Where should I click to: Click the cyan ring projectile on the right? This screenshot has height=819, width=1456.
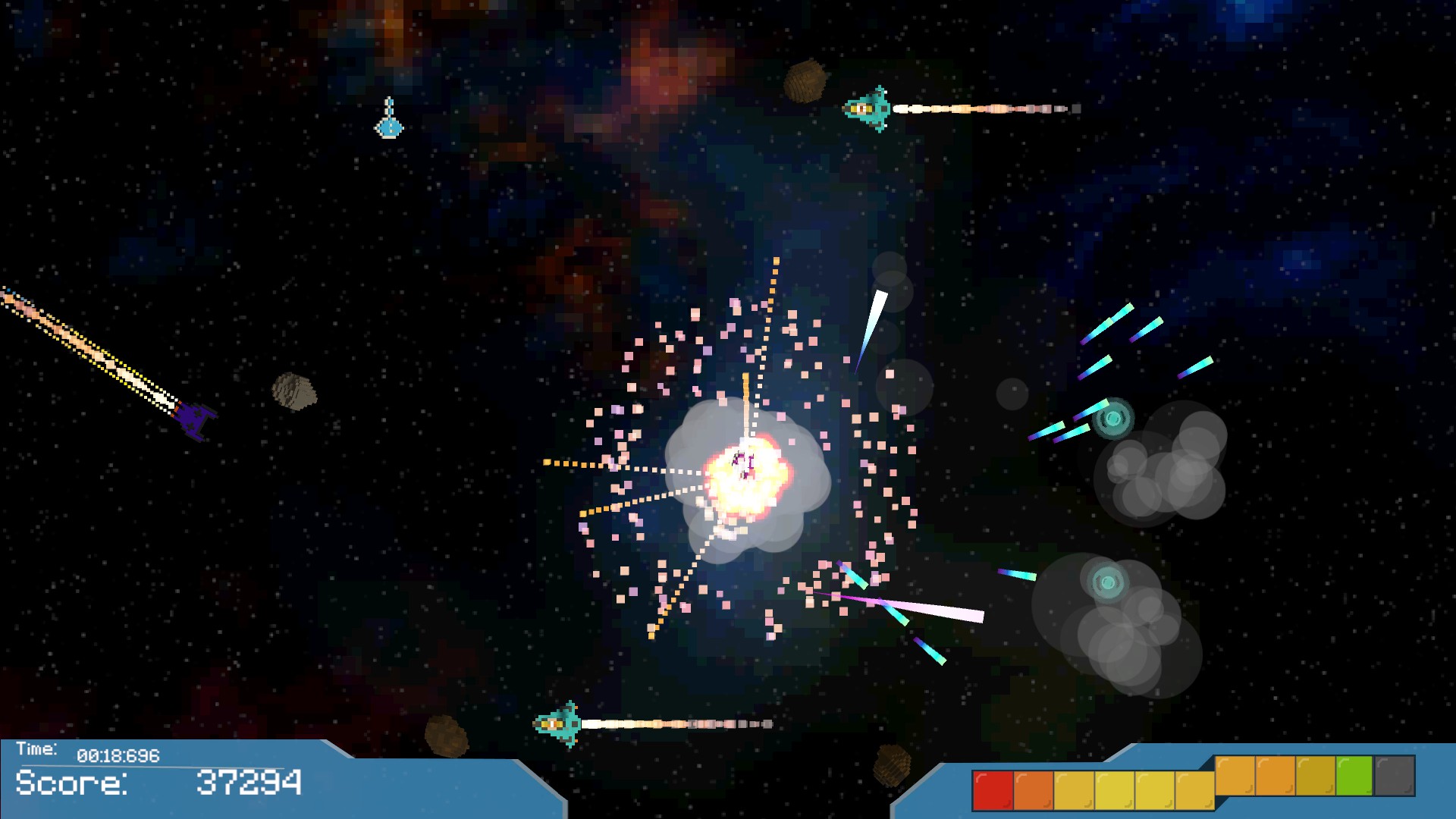coord(1114,417)
